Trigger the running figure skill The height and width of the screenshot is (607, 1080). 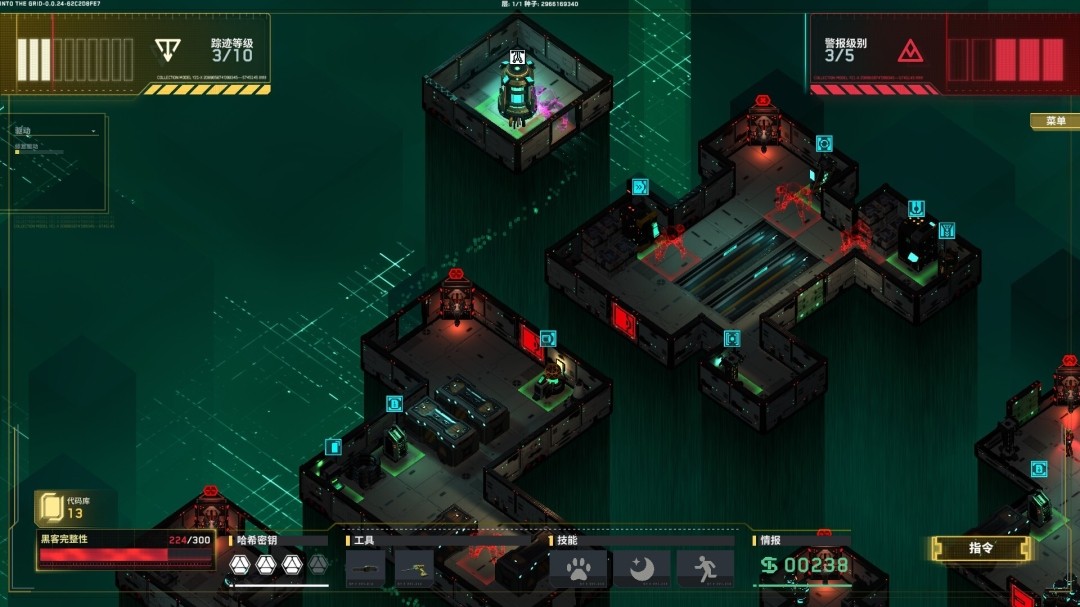pos(705,568)
